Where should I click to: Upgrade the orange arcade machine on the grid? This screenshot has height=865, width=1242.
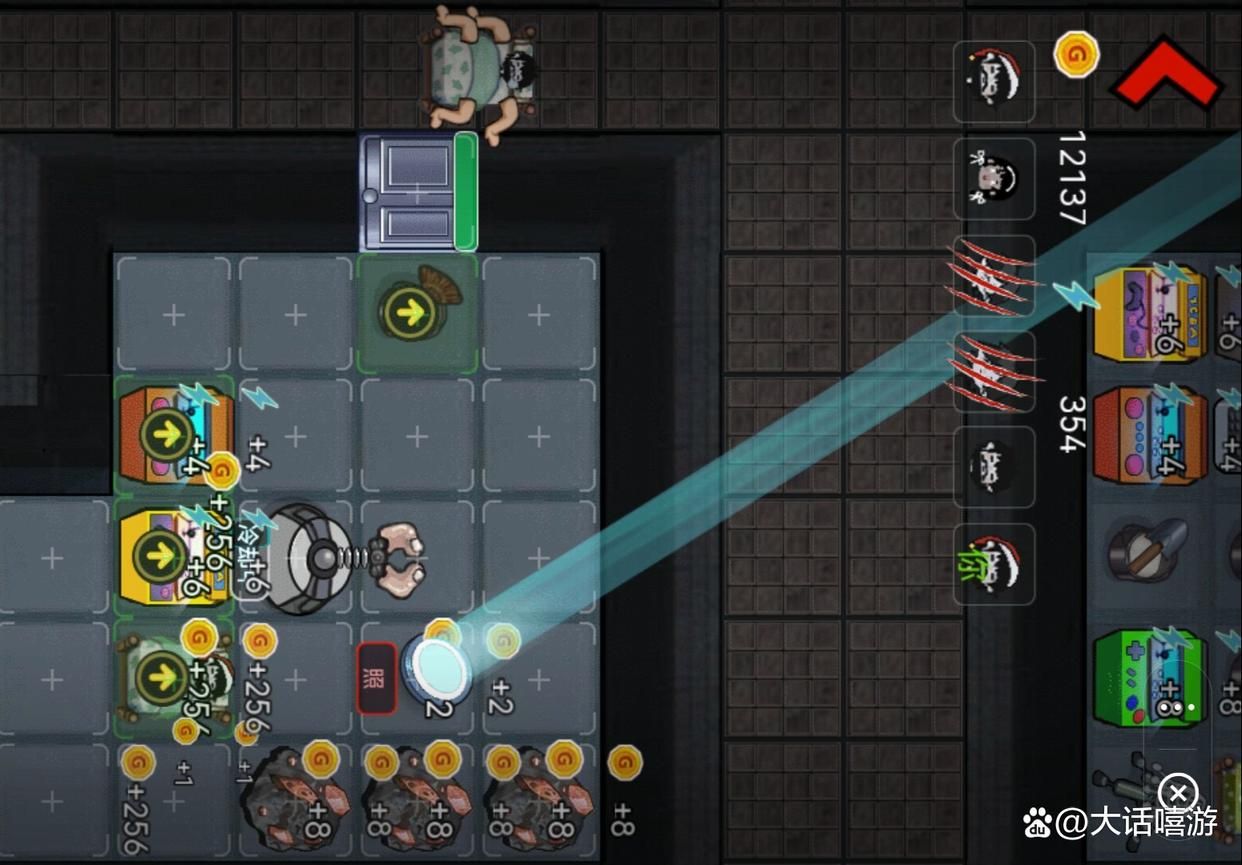(x=165, y=435)
